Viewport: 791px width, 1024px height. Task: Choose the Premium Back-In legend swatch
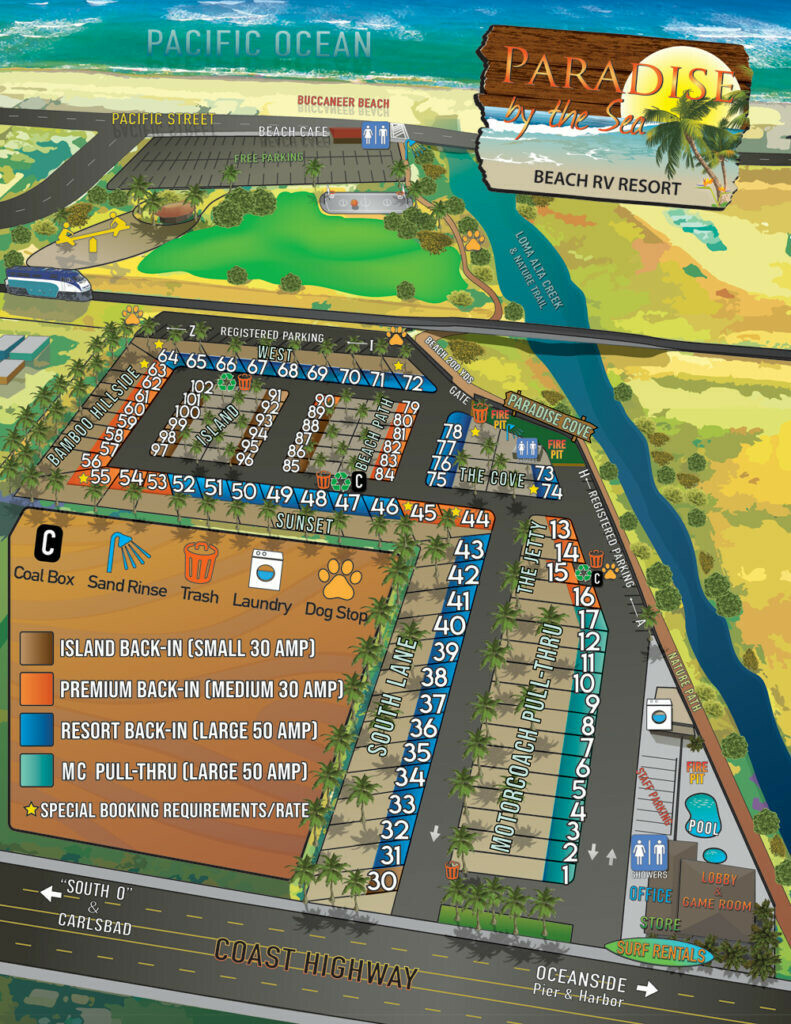36,689
